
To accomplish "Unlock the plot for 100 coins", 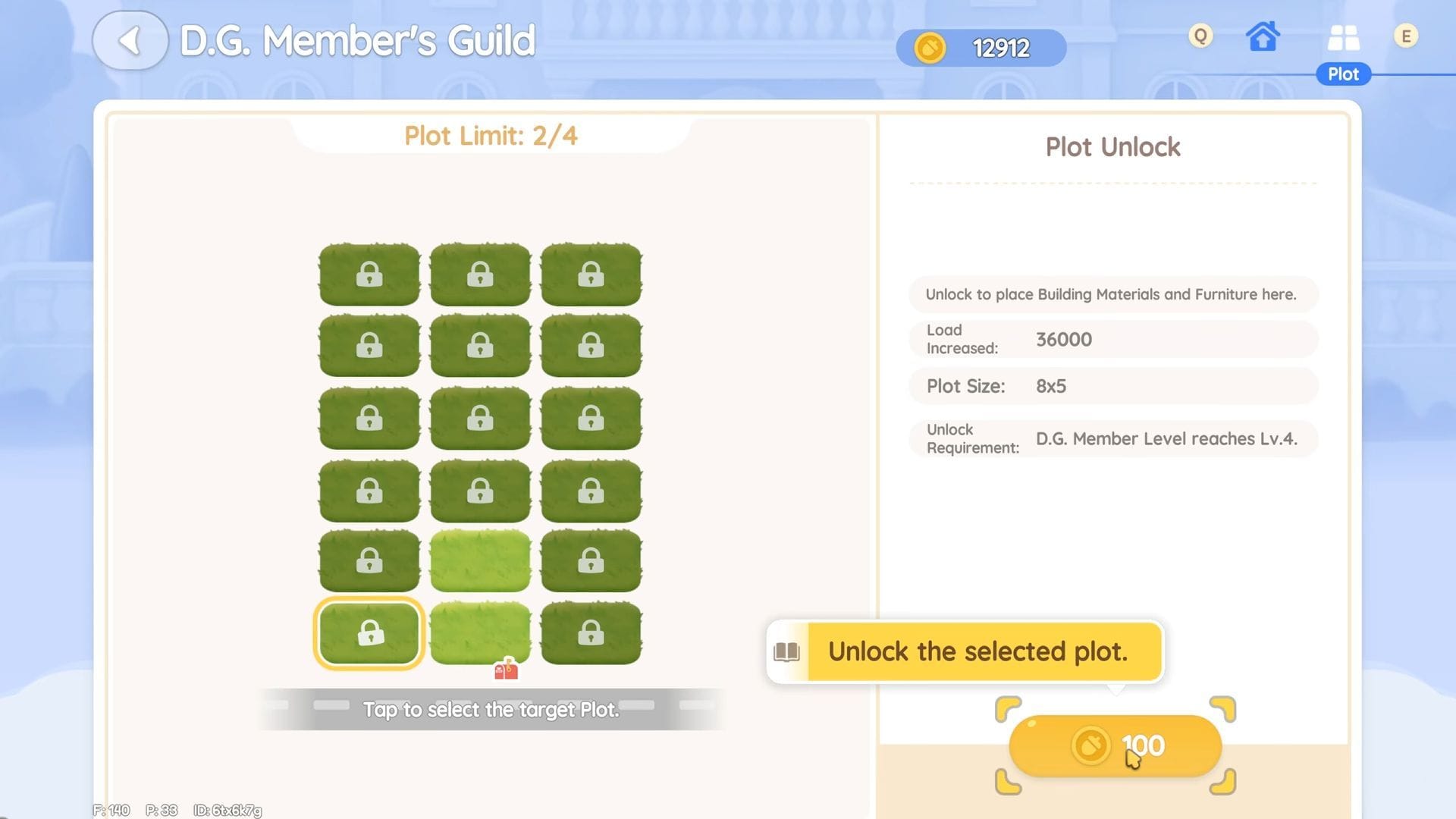I will point(1115,746).
